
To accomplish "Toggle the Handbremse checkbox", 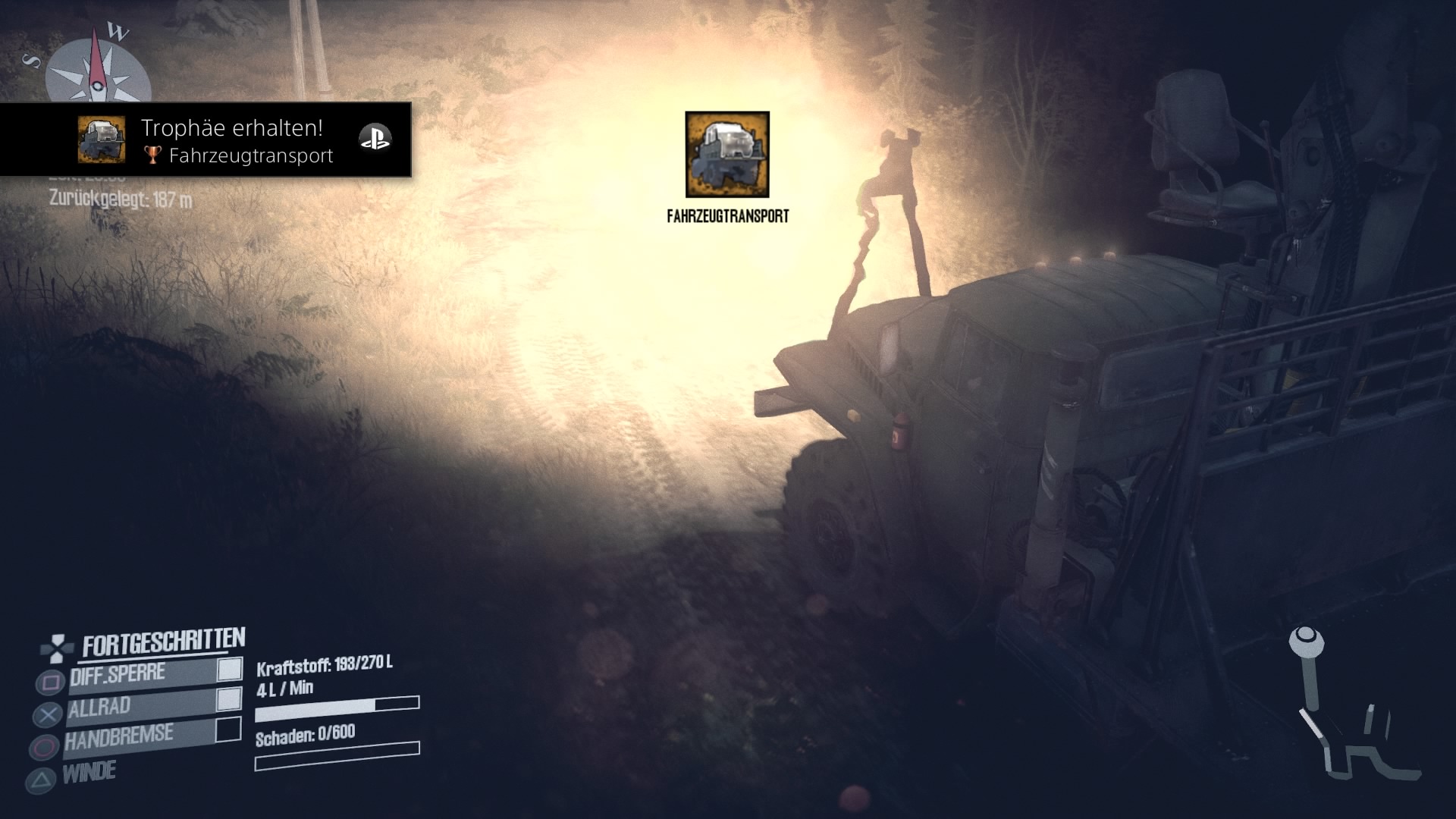I will [228, 730].
